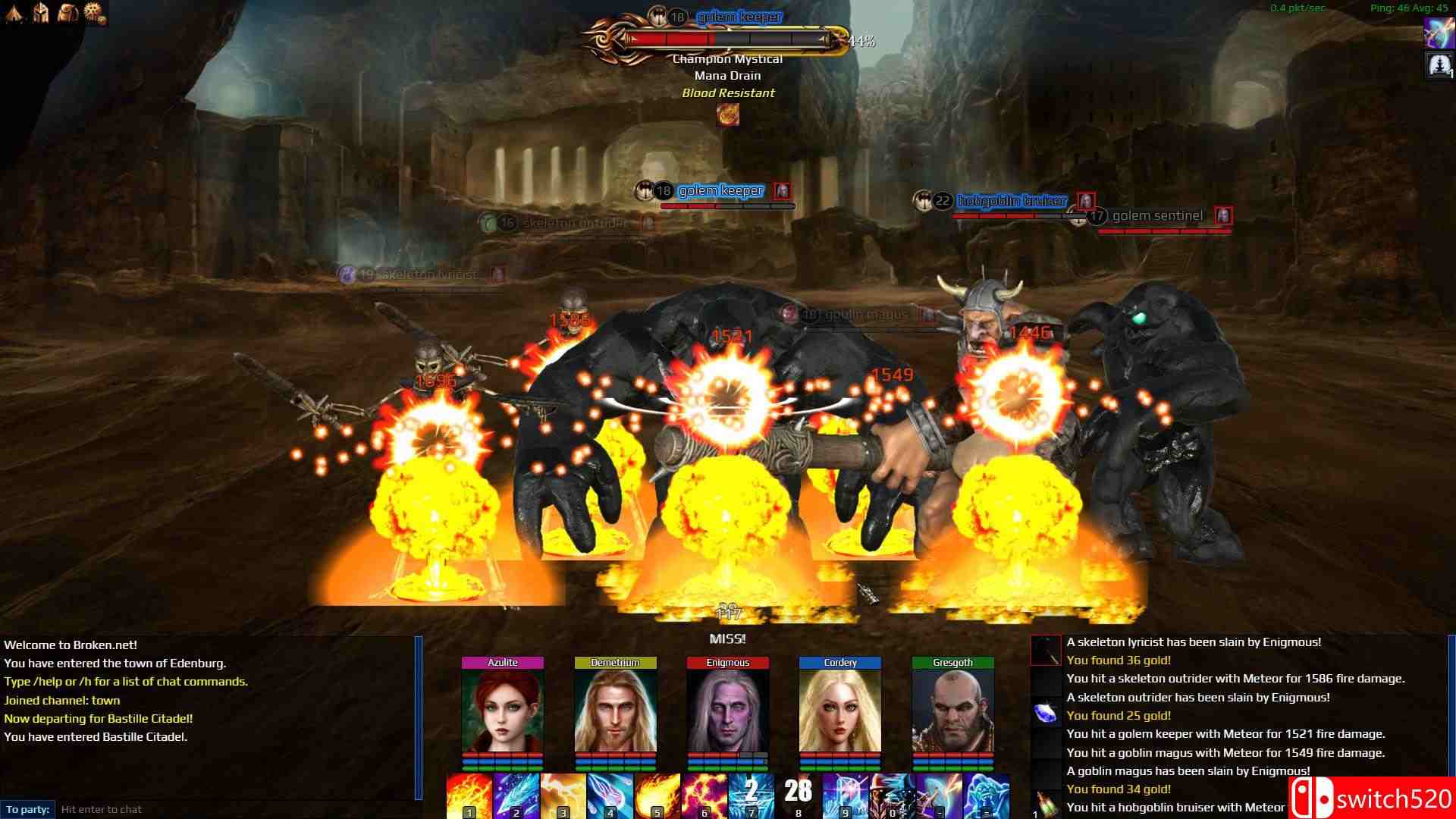
Task: Pick Gresgoth's party portrait
Action: point(952,711)
